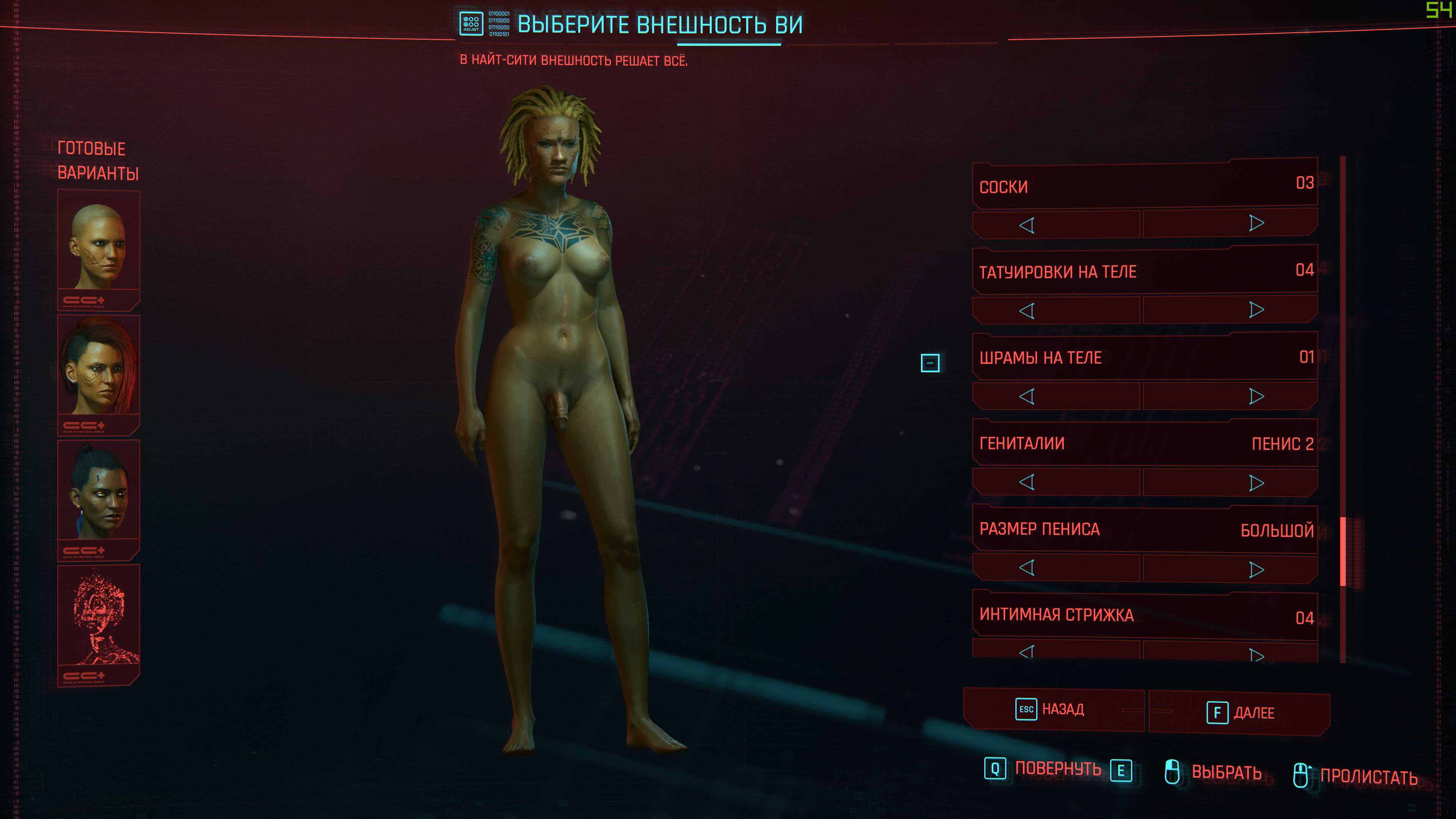The width and height of the screenshot is (1456, 819).
Task: Advance ШРАМЫ НА ТЕЛЕ to next value
Action: pos(1256,396)
